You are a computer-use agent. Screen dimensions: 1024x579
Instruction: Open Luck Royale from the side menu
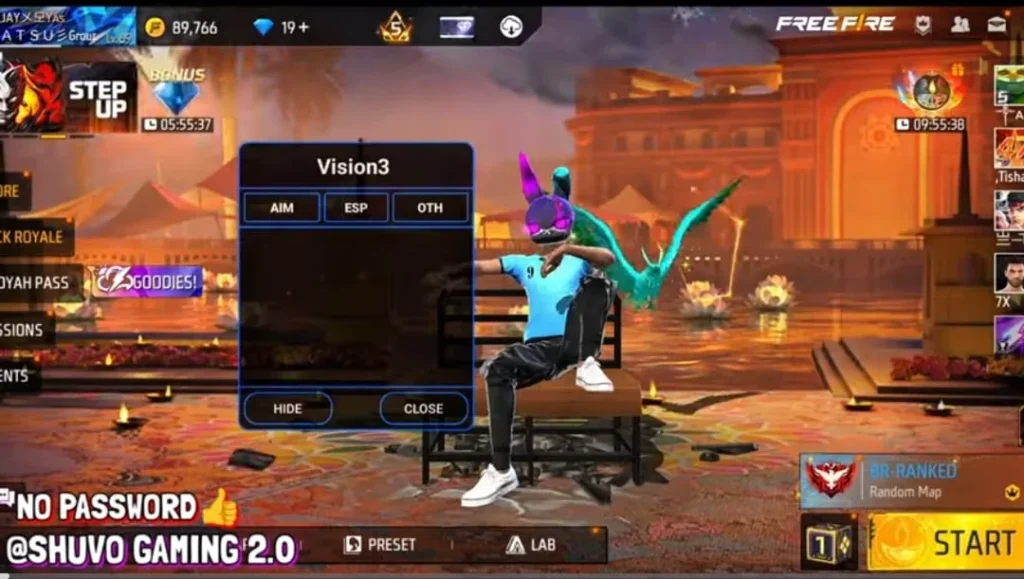[32, 237]
